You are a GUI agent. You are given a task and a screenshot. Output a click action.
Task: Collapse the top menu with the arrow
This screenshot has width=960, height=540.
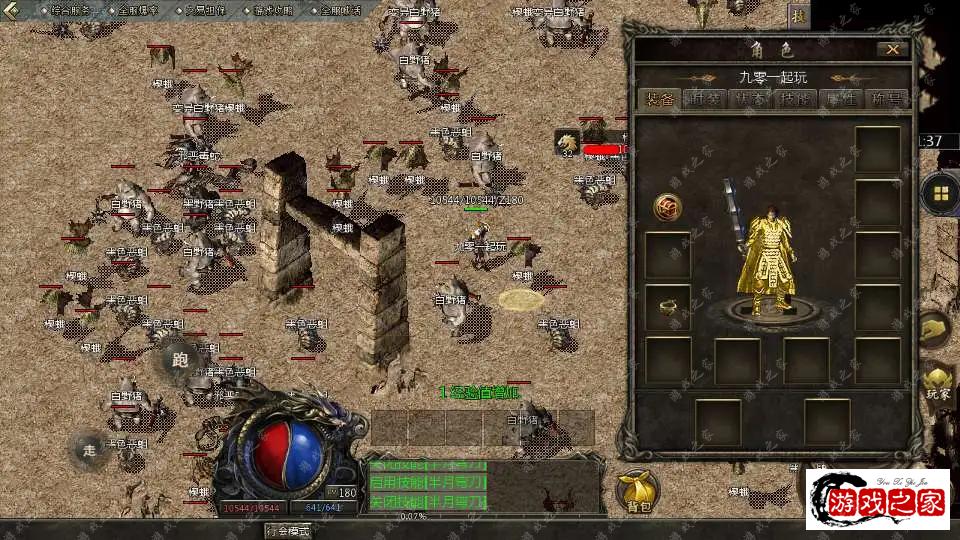12,11
